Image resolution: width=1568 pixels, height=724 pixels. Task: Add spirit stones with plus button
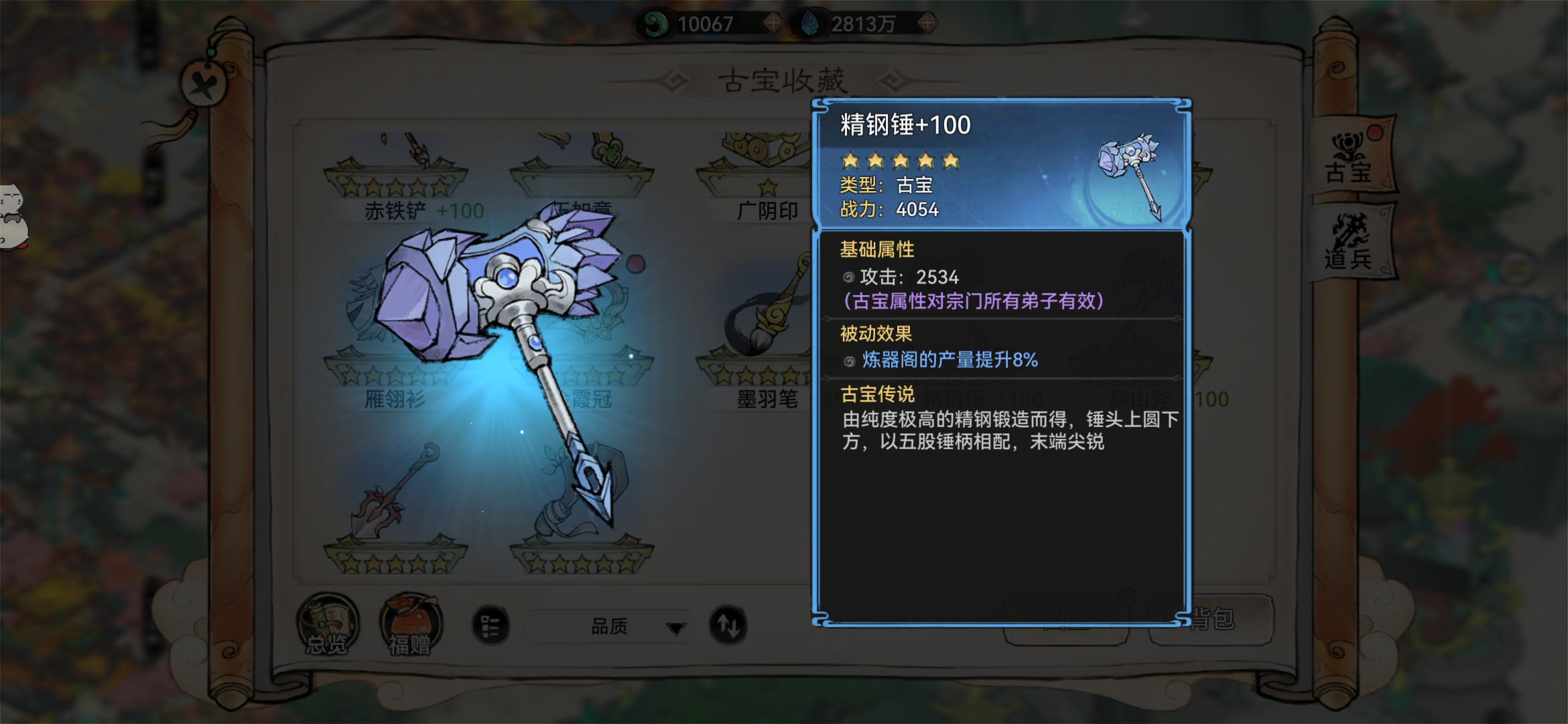[x=927, y=23]
